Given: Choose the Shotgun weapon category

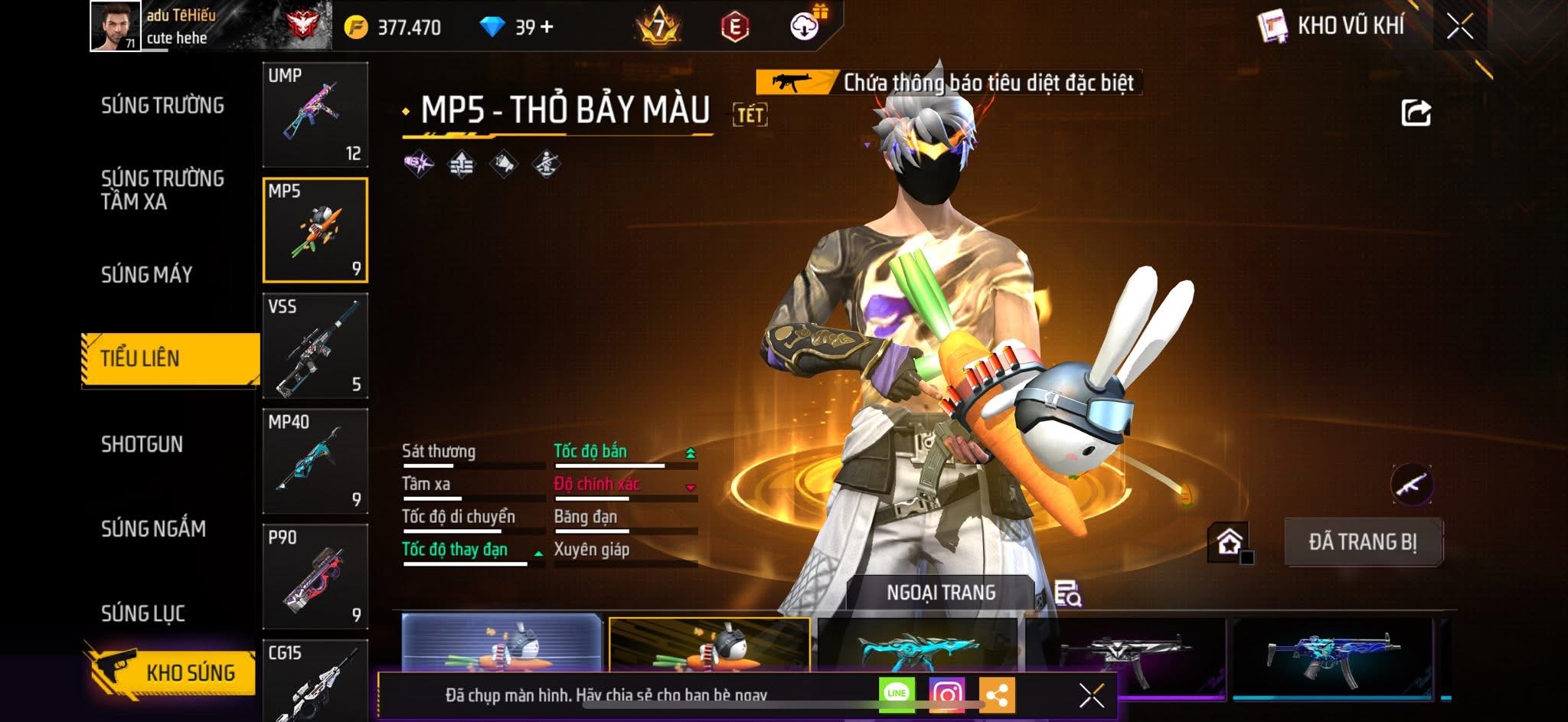Looking at the screenshot, I should [142, 445].
